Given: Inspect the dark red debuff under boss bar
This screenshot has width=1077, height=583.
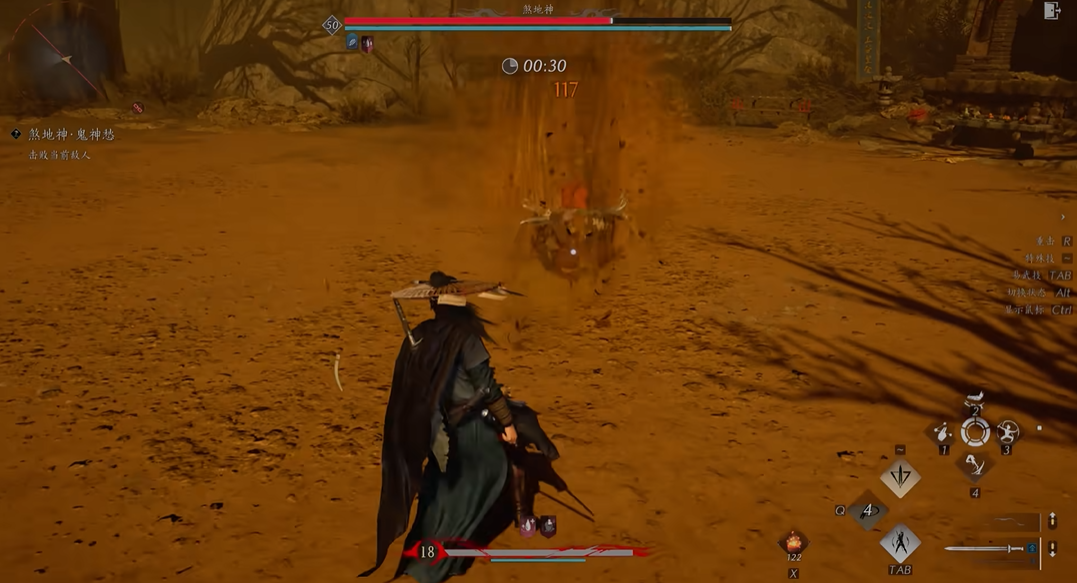Looking at the screenshot, I should [367, 43].
